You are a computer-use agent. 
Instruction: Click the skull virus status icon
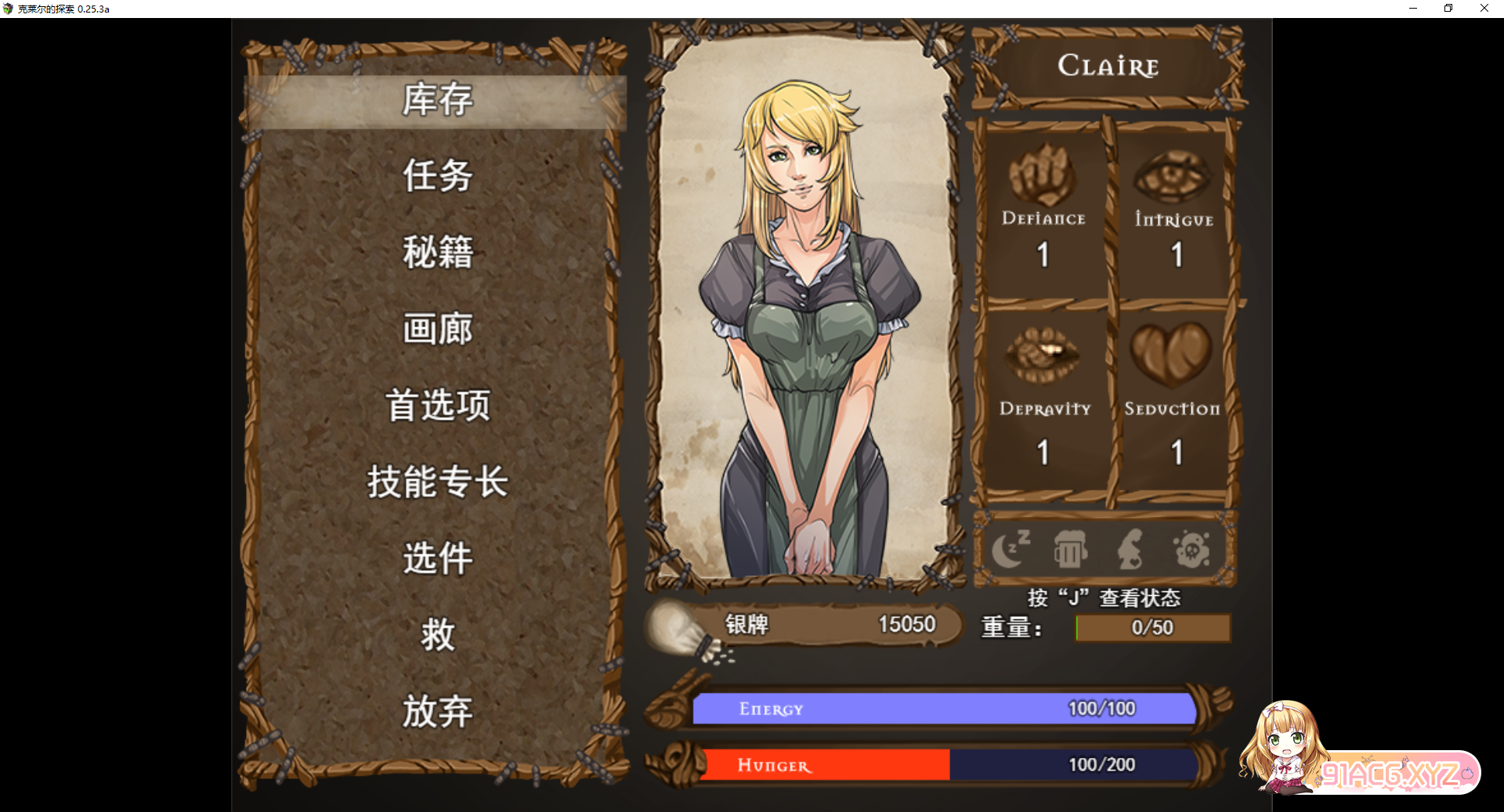1191,549
